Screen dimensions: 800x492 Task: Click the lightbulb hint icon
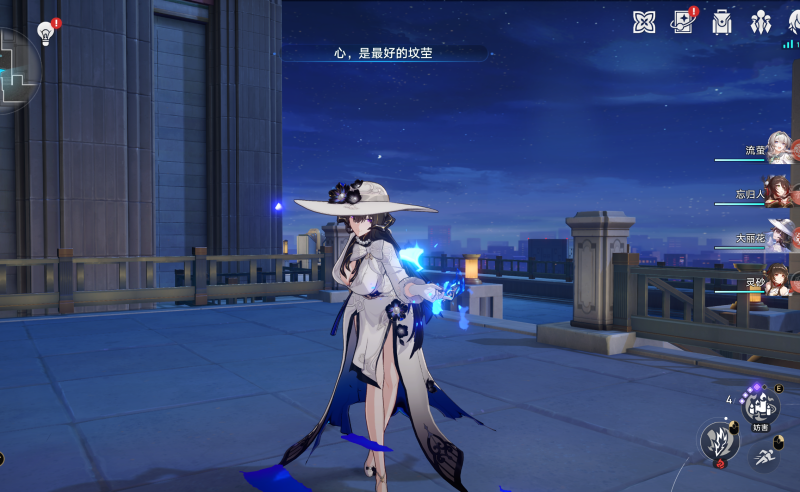pyautogui.click(x=45, y=33)
